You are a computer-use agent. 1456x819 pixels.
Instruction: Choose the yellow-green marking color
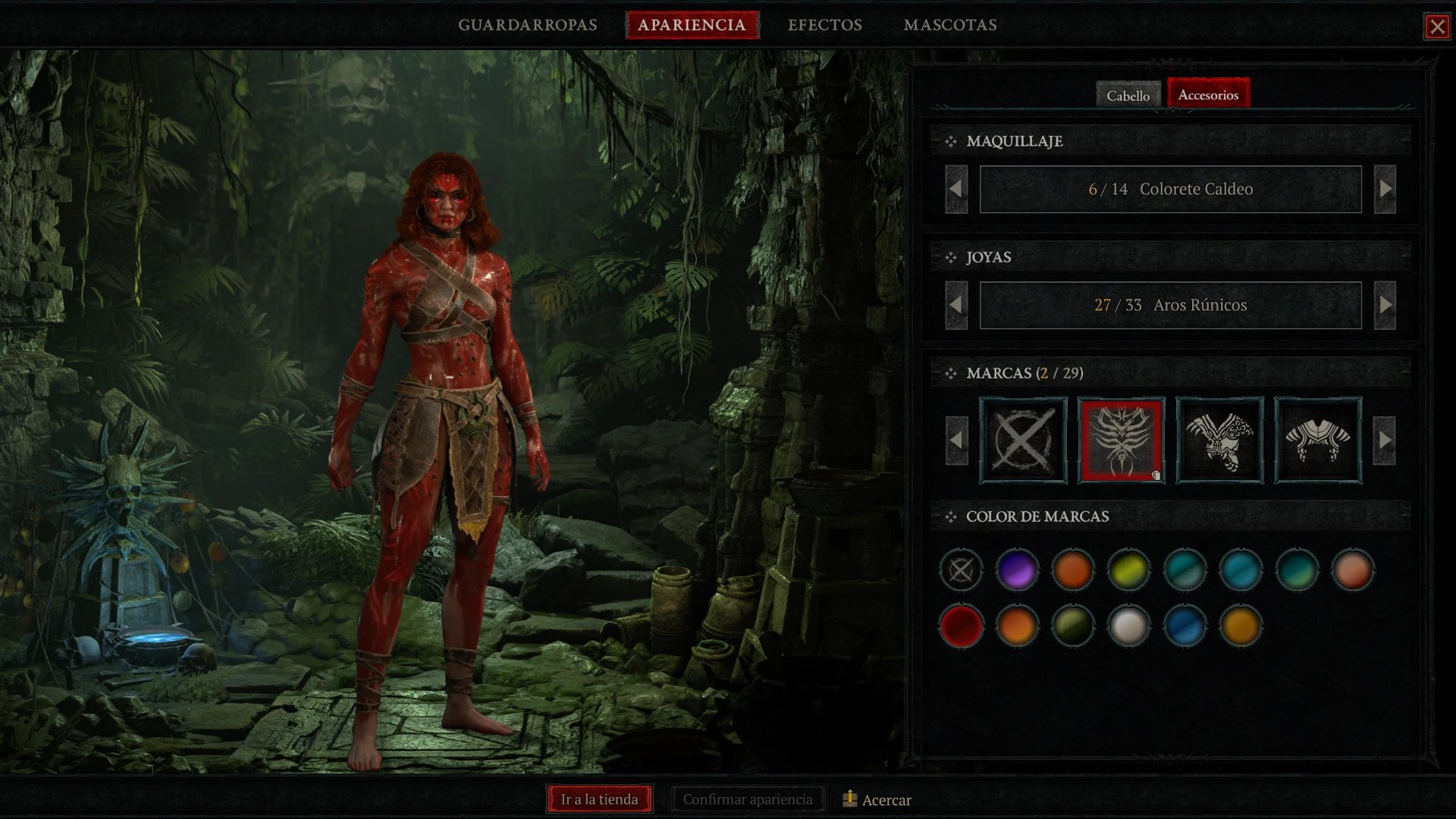coord(1128,570)
